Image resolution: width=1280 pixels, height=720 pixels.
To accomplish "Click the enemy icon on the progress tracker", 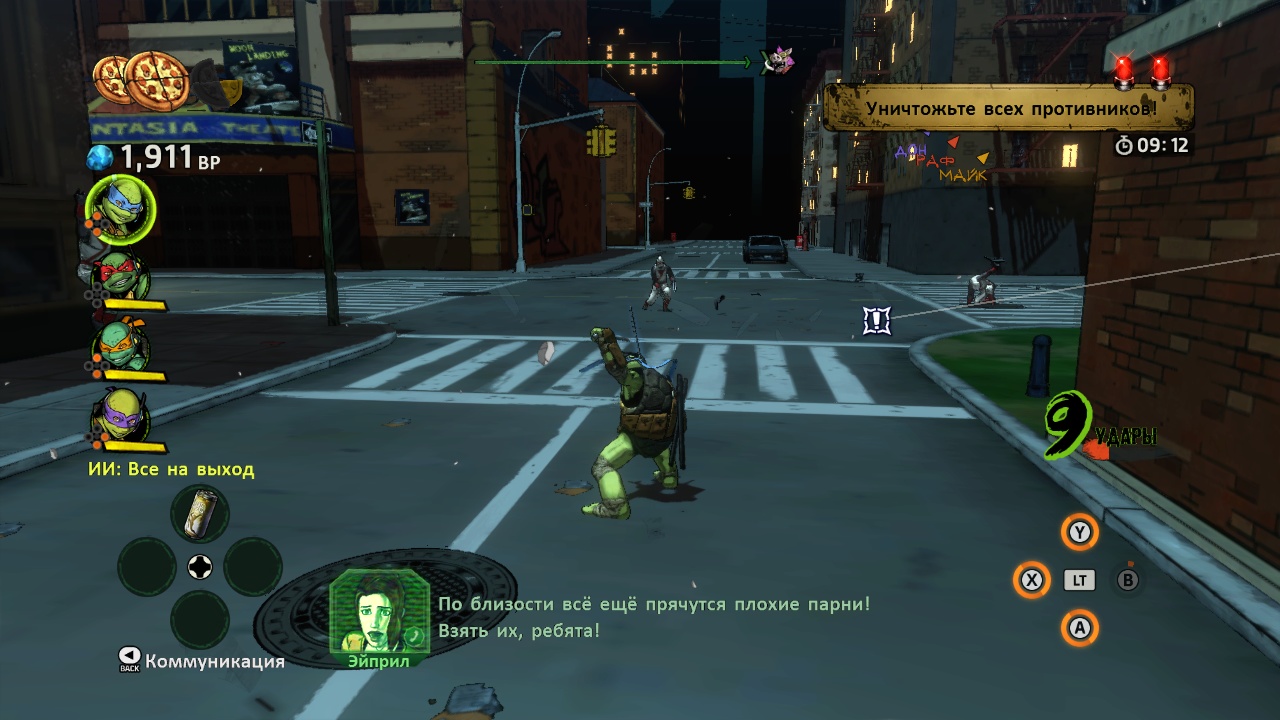I will [777, 61].
